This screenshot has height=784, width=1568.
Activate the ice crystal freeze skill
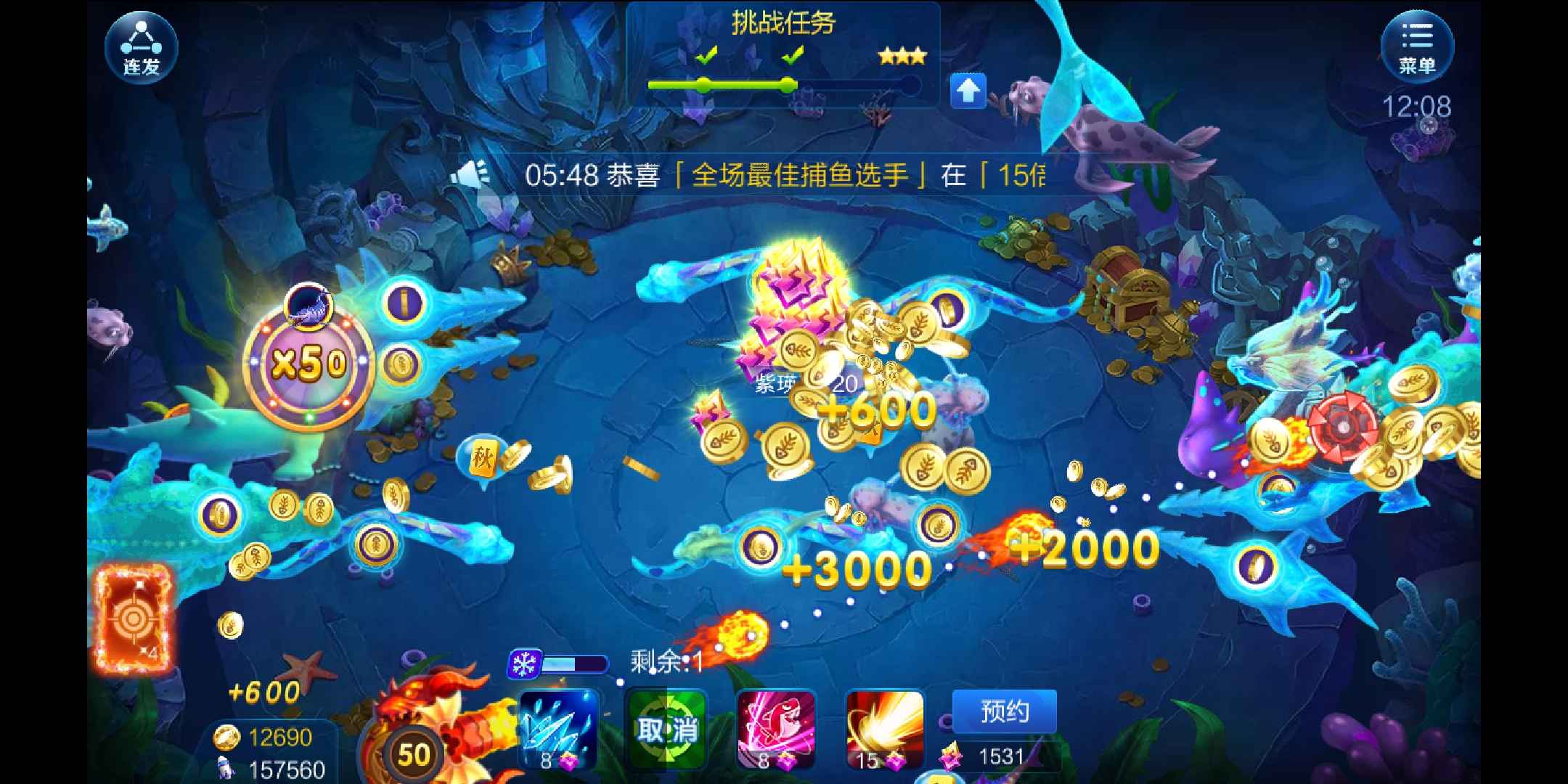pos(559,730)
